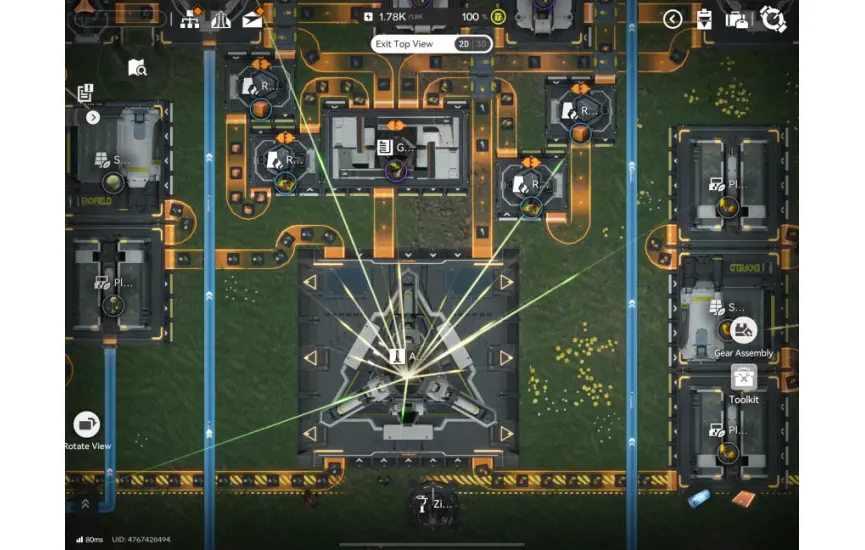This screenshot has height=550, width=865.
Task: Select the blue blueprint card at bottom right
Action: pos(701,499)
